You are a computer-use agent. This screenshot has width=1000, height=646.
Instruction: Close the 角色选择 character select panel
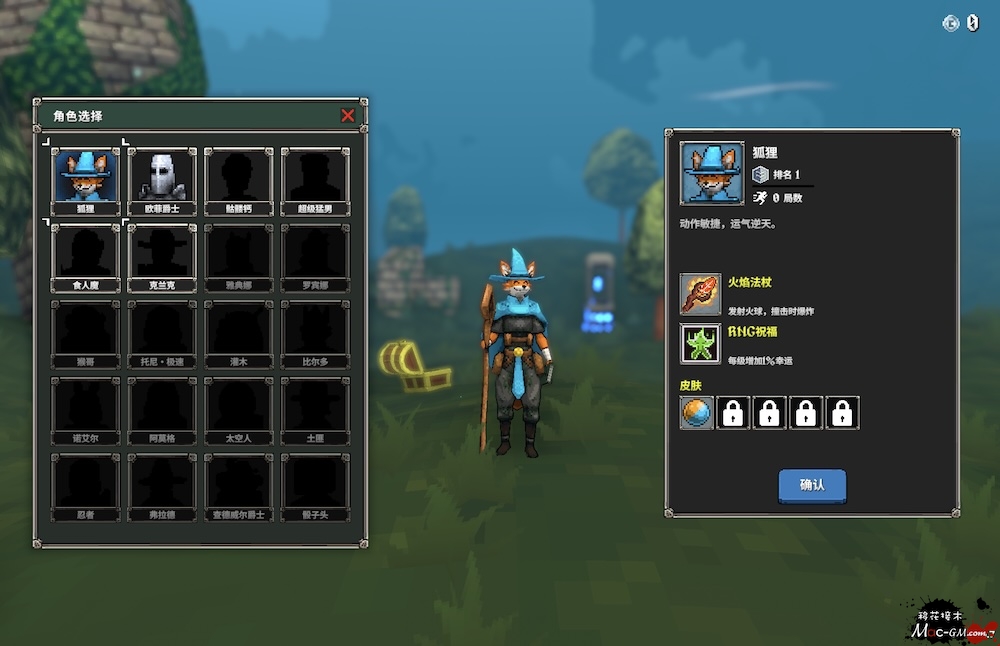[348, 116]
